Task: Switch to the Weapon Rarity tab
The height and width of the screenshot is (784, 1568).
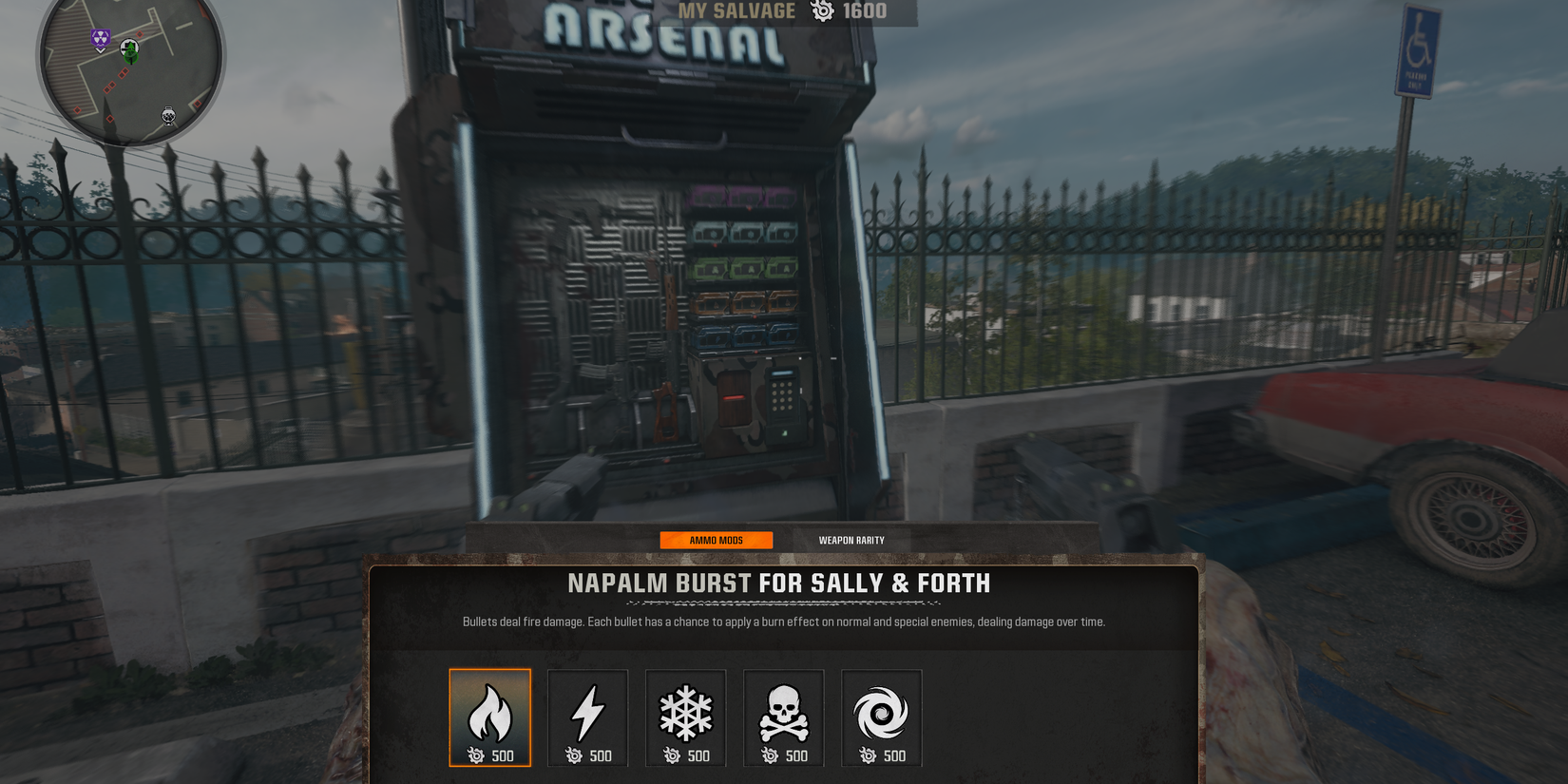Action: click(x=851, y=539)
